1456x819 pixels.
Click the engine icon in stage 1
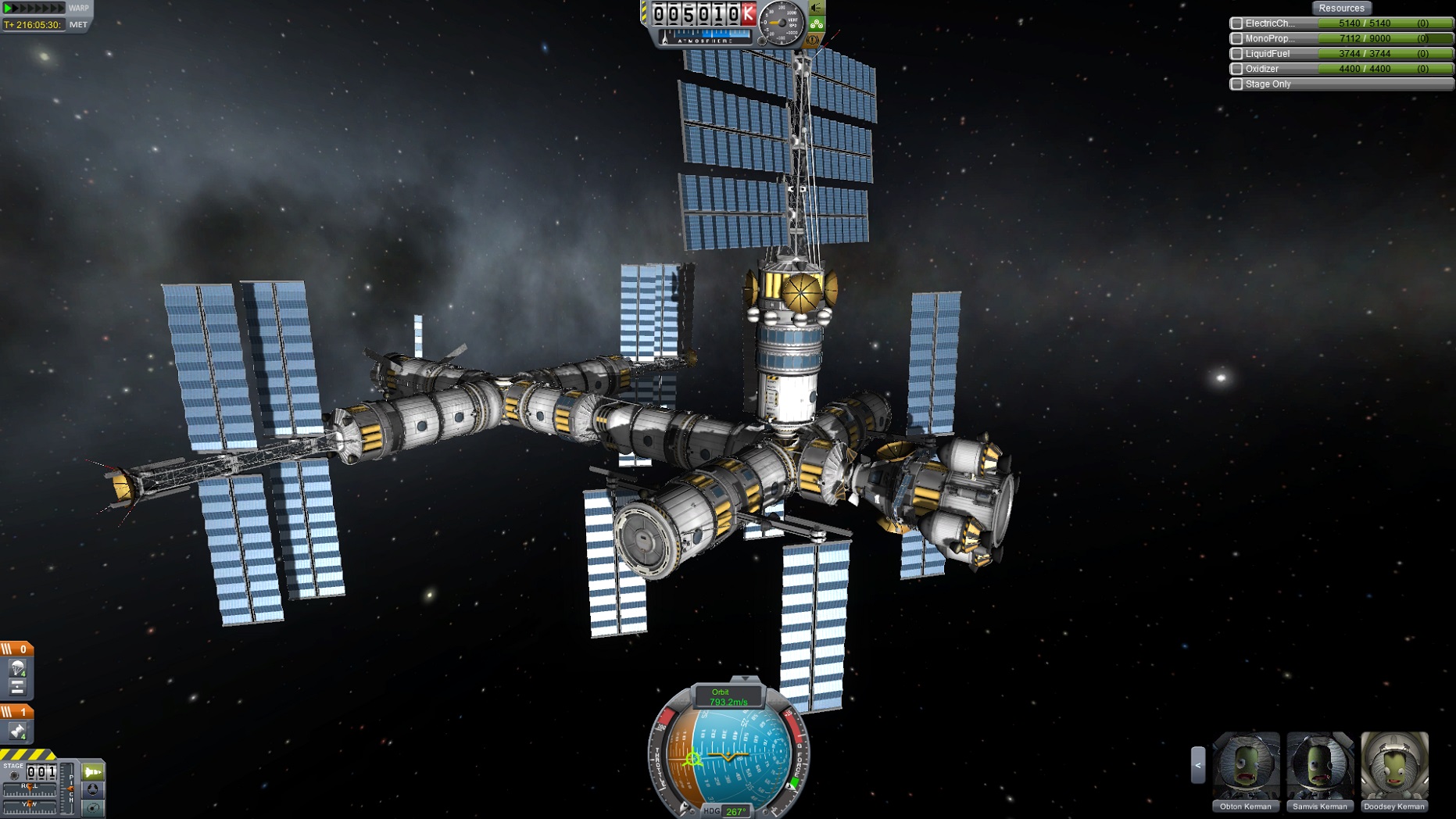(17, 731)
